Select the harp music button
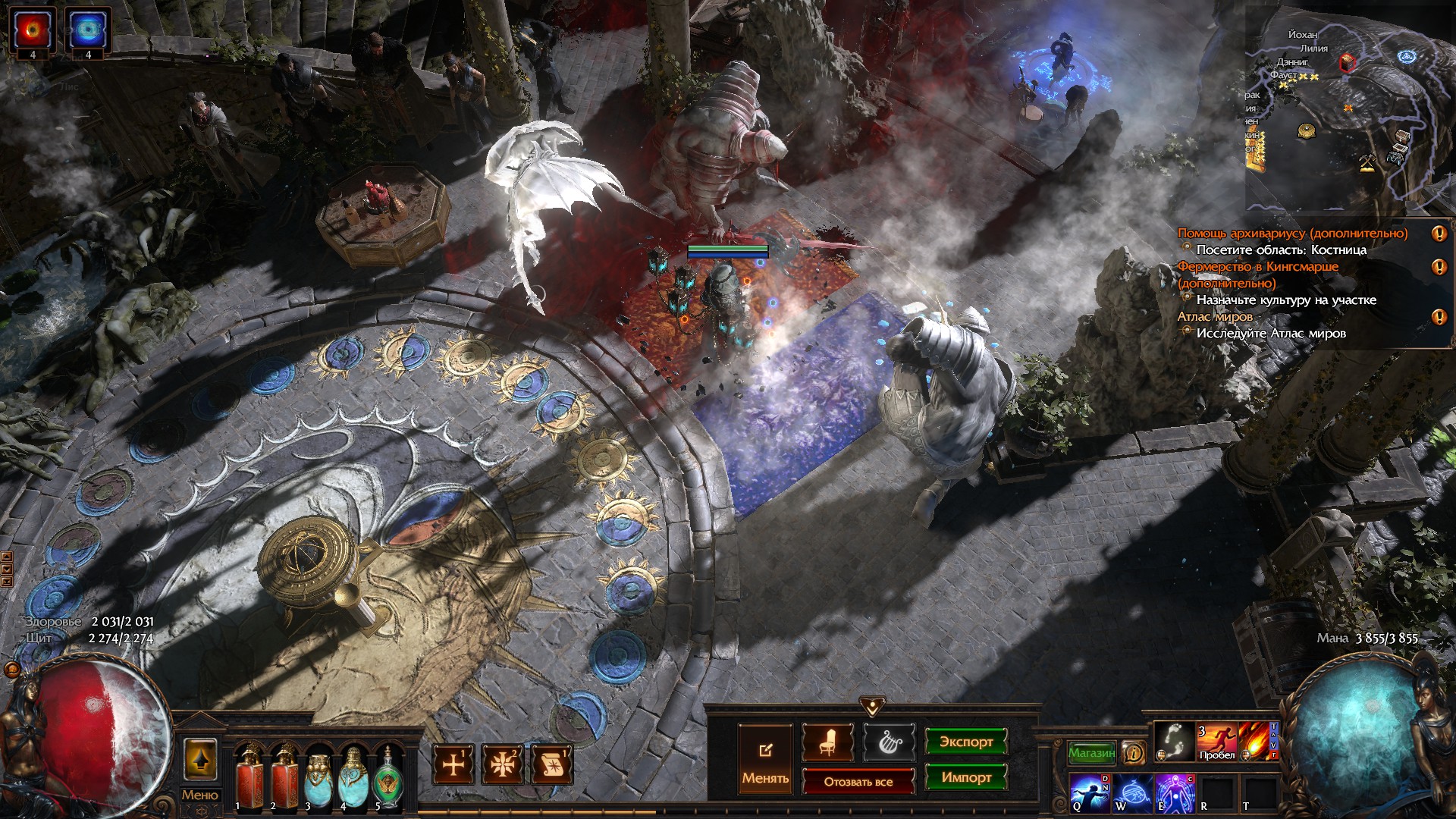 pyautogui.click(x=888, y=742)
